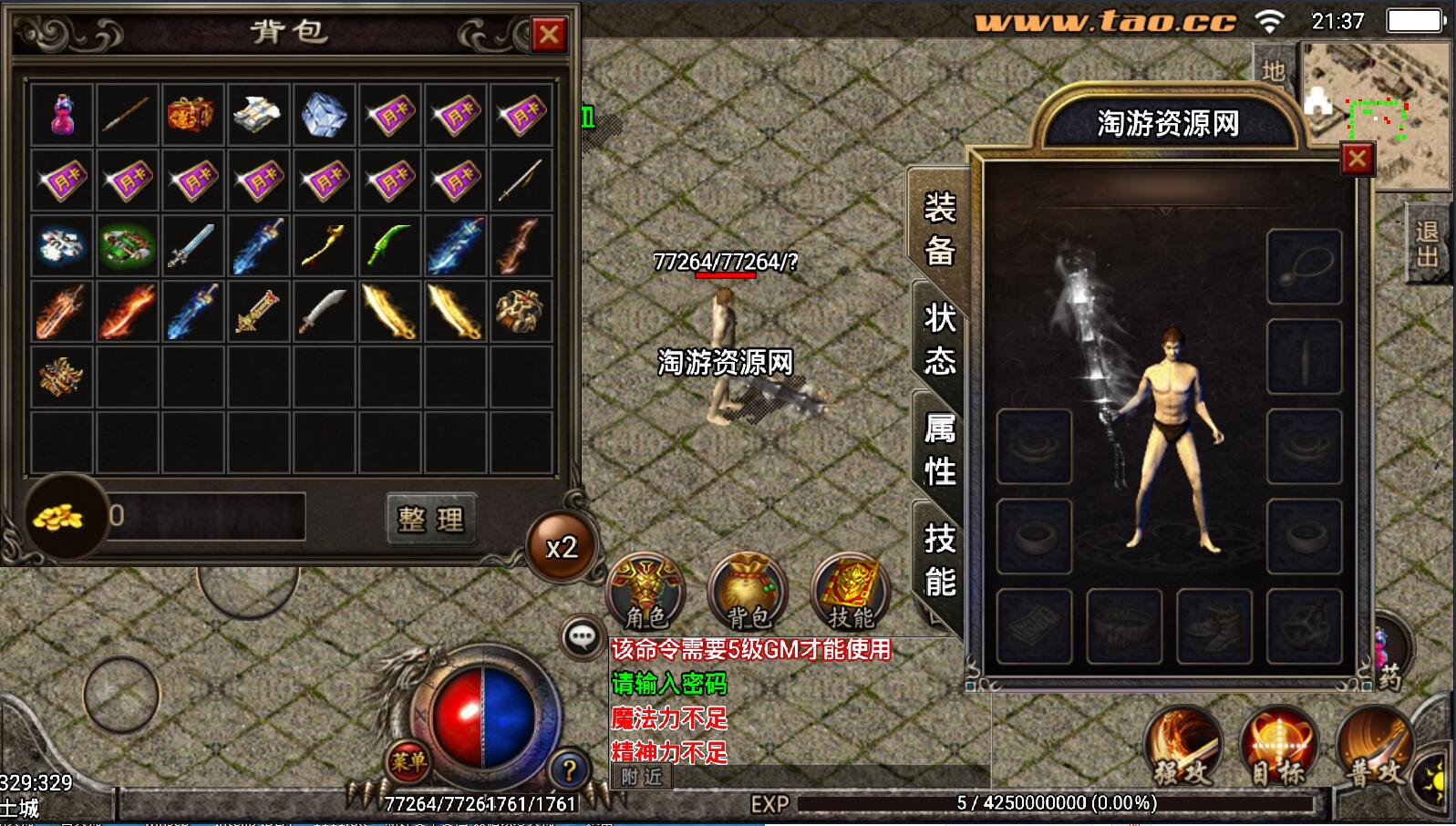Tap the 整理 sort button
Screen dimensions: 1456x826
coord(431,519)
